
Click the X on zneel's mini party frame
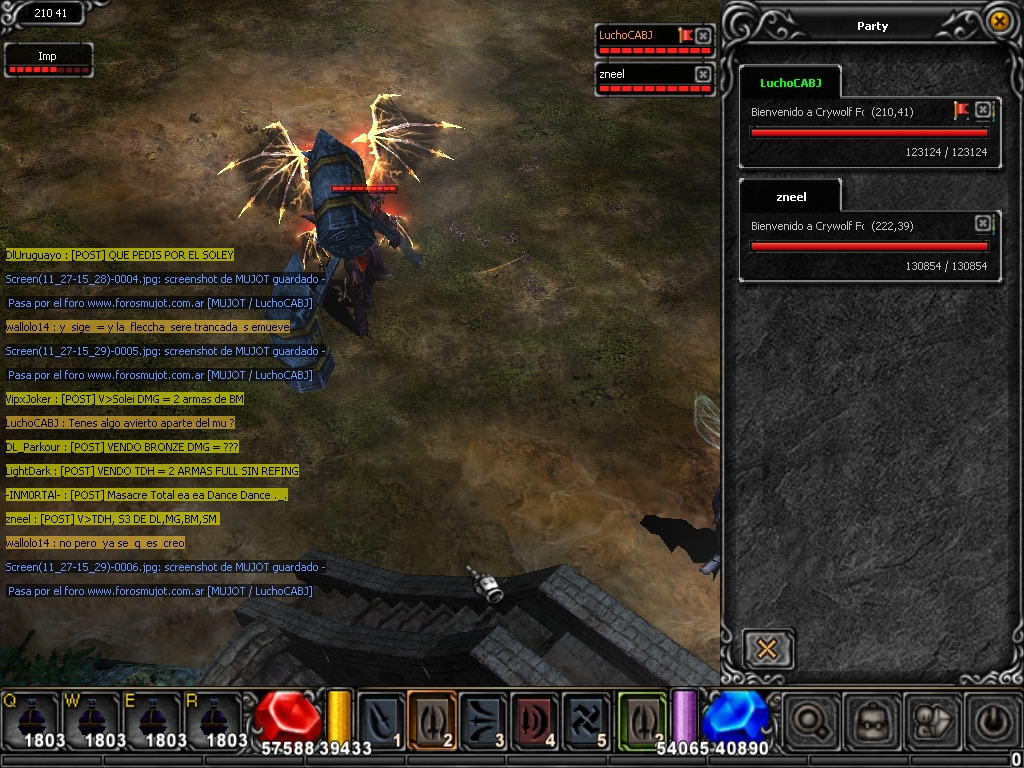(x=703, y=74)
